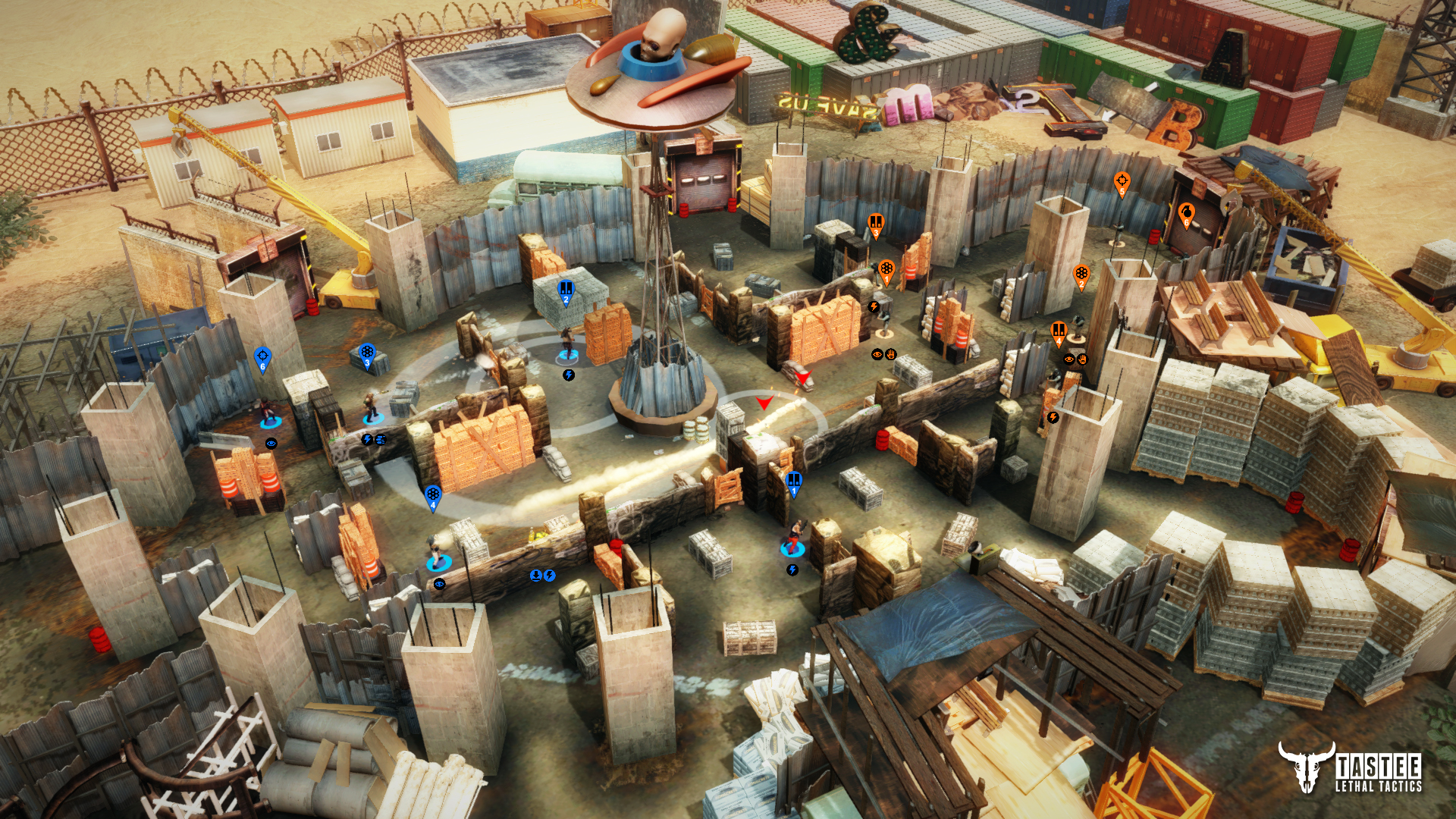Click the blue download-arrow order icon
This screenshot has width=1456, height=819.
(x=535, y=576)
